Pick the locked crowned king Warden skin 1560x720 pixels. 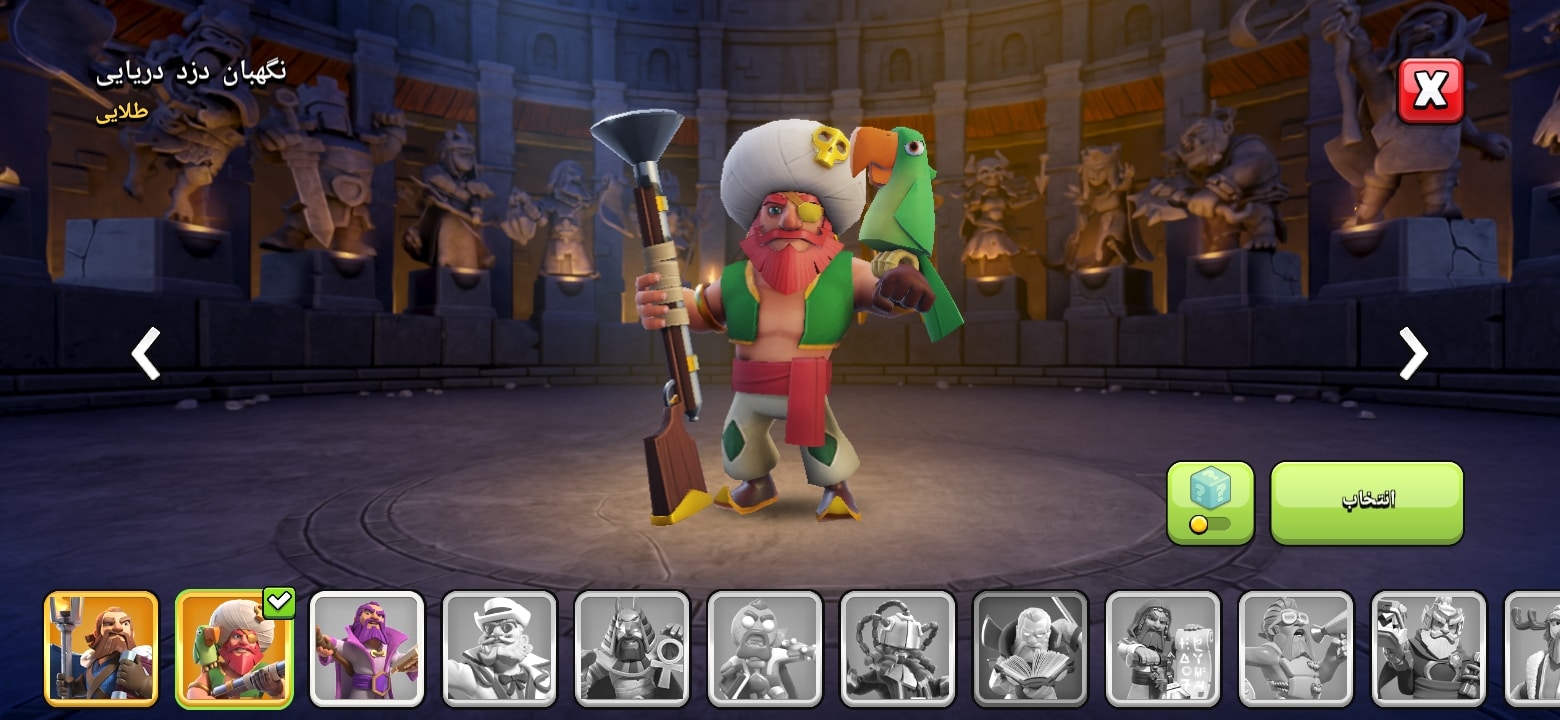(1428, 648)
